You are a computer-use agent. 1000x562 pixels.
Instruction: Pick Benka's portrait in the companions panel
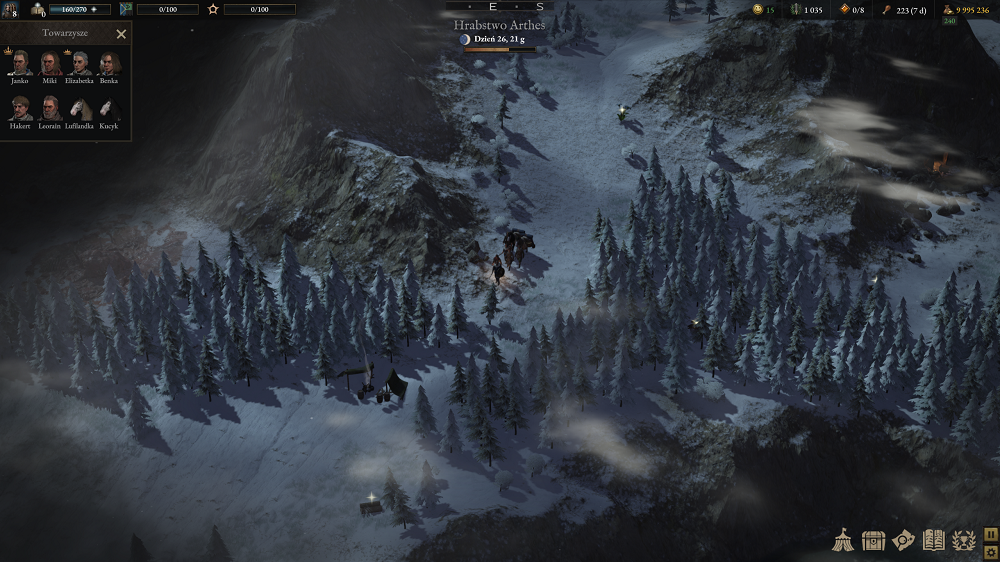point(108,64)
